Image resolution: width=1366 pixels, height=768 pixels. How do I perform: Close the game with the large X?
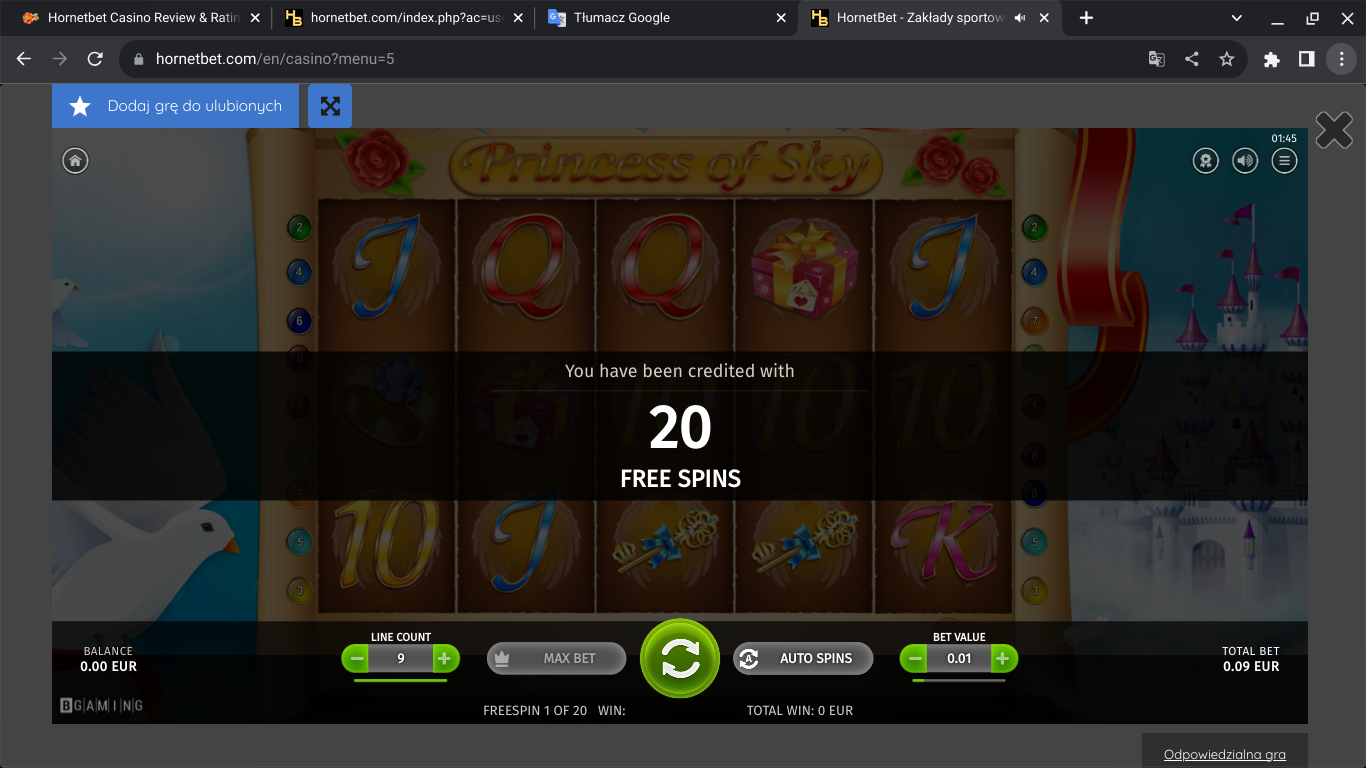1334,130
